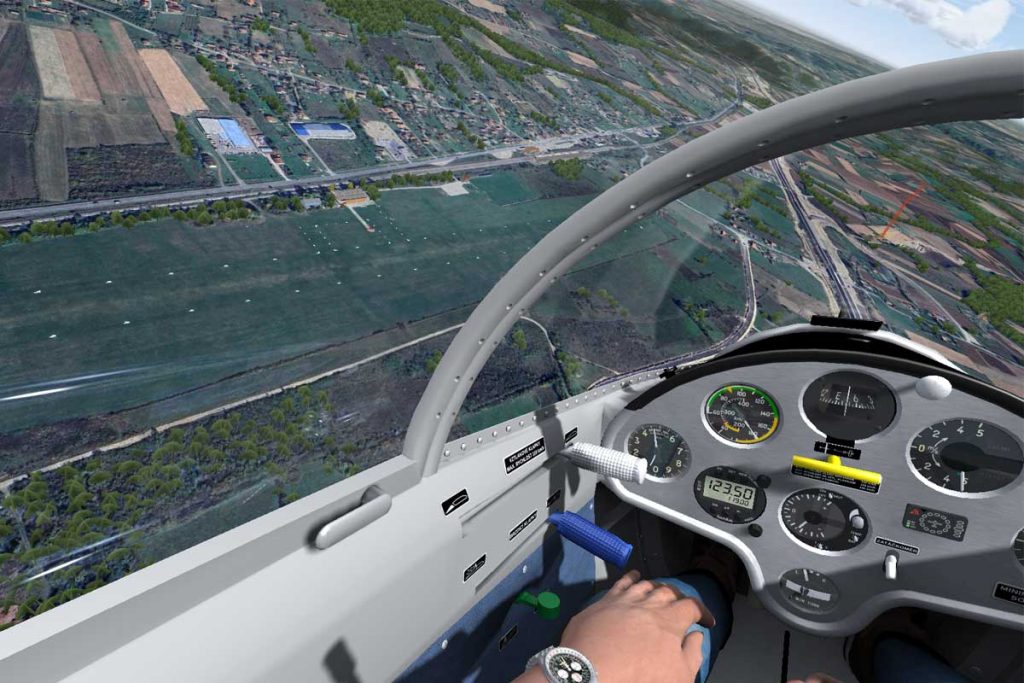
Task: Flip the white toggle switch on panel
Action: 889,566
